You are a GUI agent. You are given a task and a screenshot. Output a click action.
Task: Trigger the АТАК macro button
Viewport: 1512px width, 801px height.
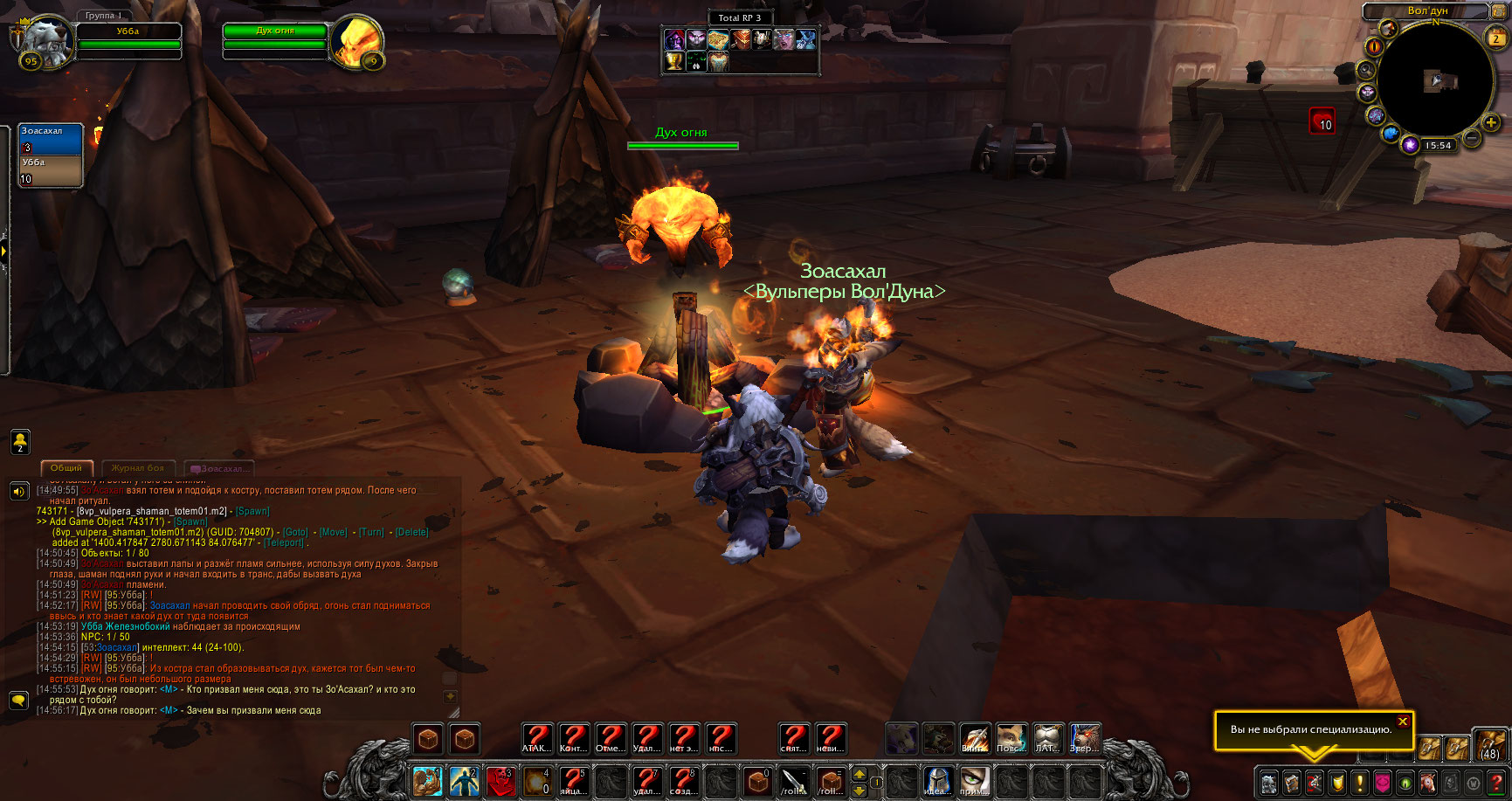point(537,739)
